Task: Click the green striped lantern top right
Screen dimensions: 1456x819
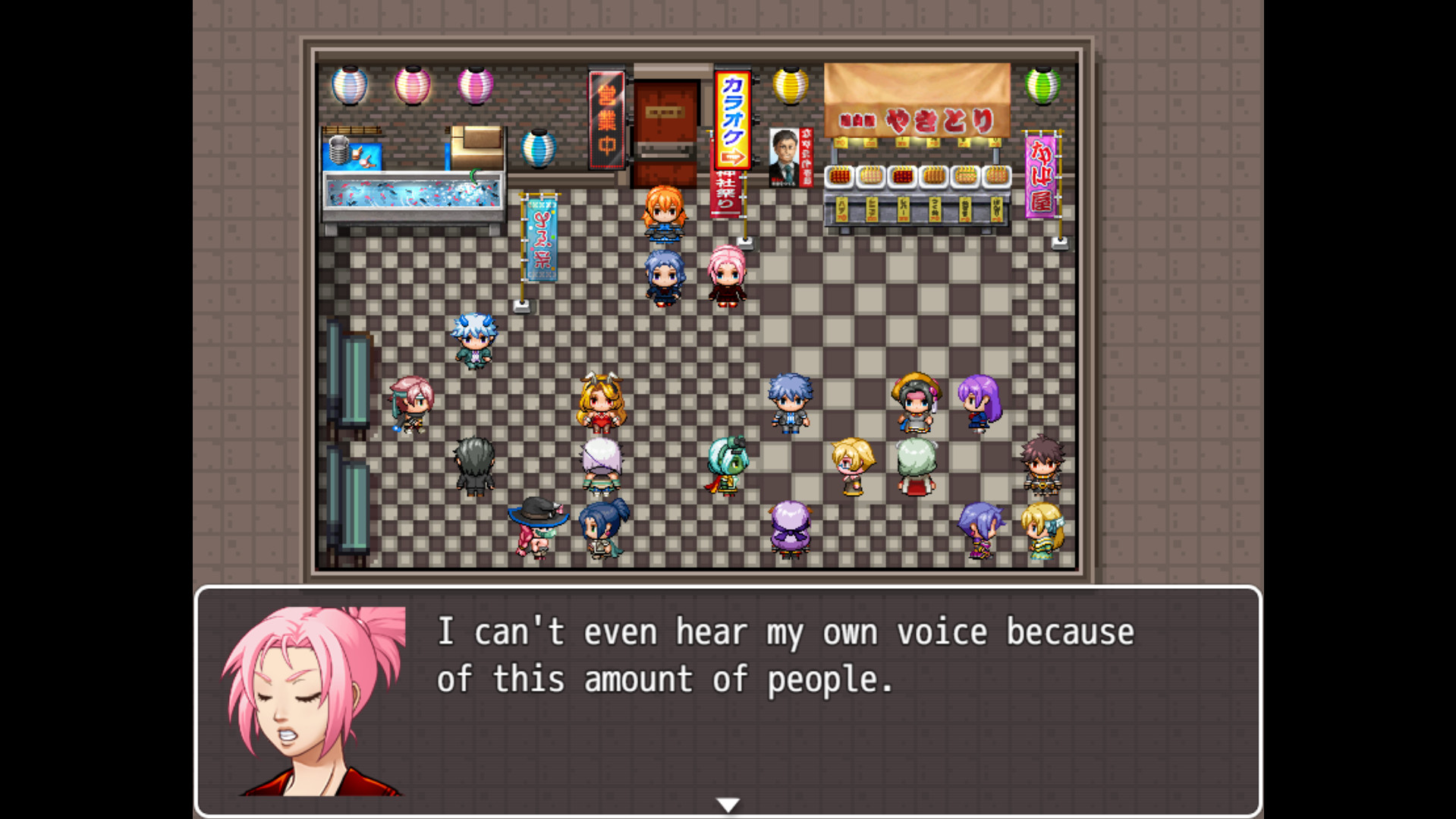Action: pos(1042,85)
